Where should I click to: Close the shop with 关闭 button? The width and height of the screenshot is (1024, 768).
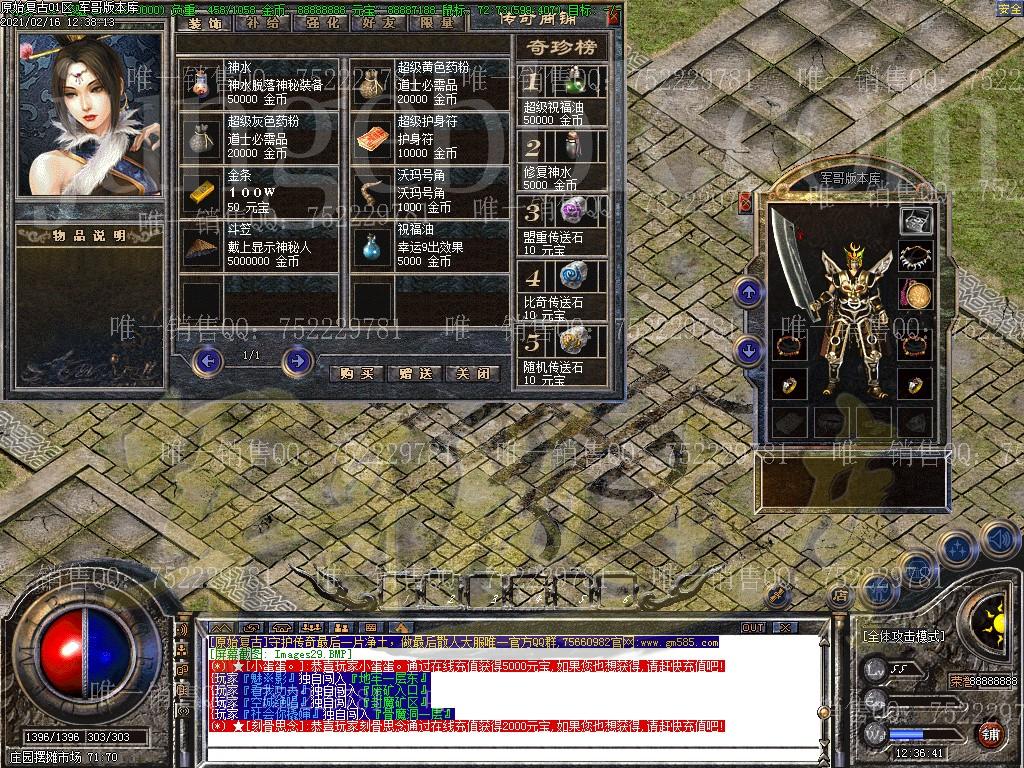click(472, 373)
